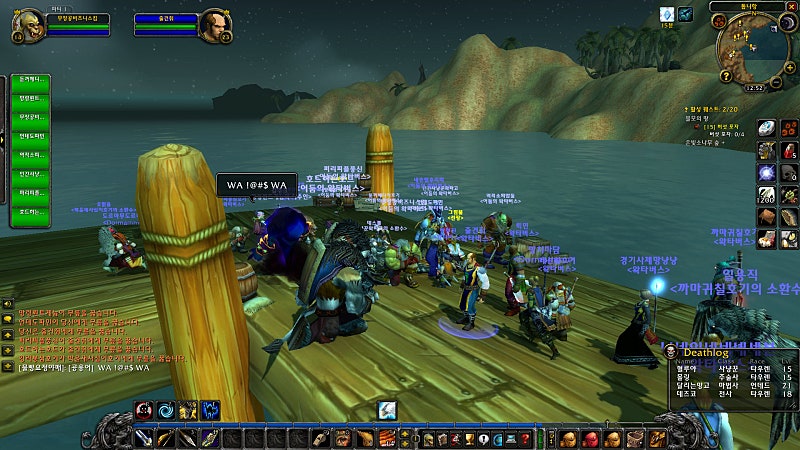Viewport: 800px width, 450px height.
Task: Activate the blue swirl stance ability
Action: 166,409
